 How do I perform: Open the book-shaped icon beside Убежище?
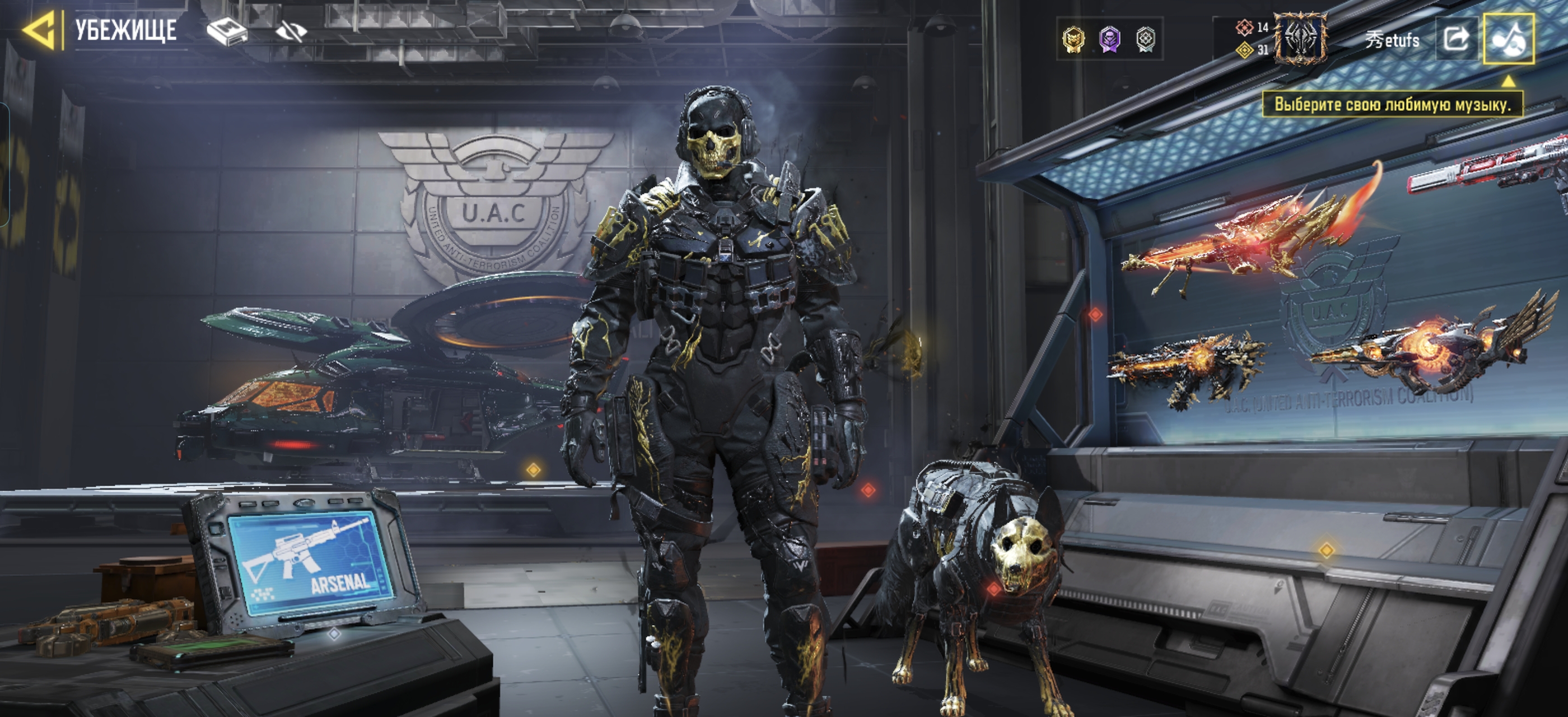[227, 30]
